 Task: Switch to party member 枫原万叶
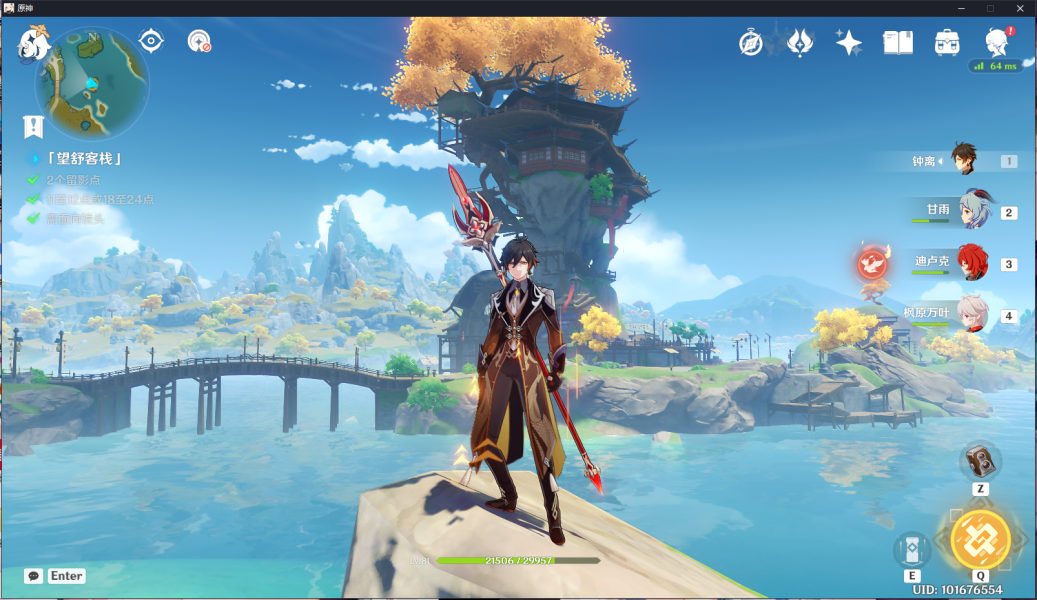[970, 315]
